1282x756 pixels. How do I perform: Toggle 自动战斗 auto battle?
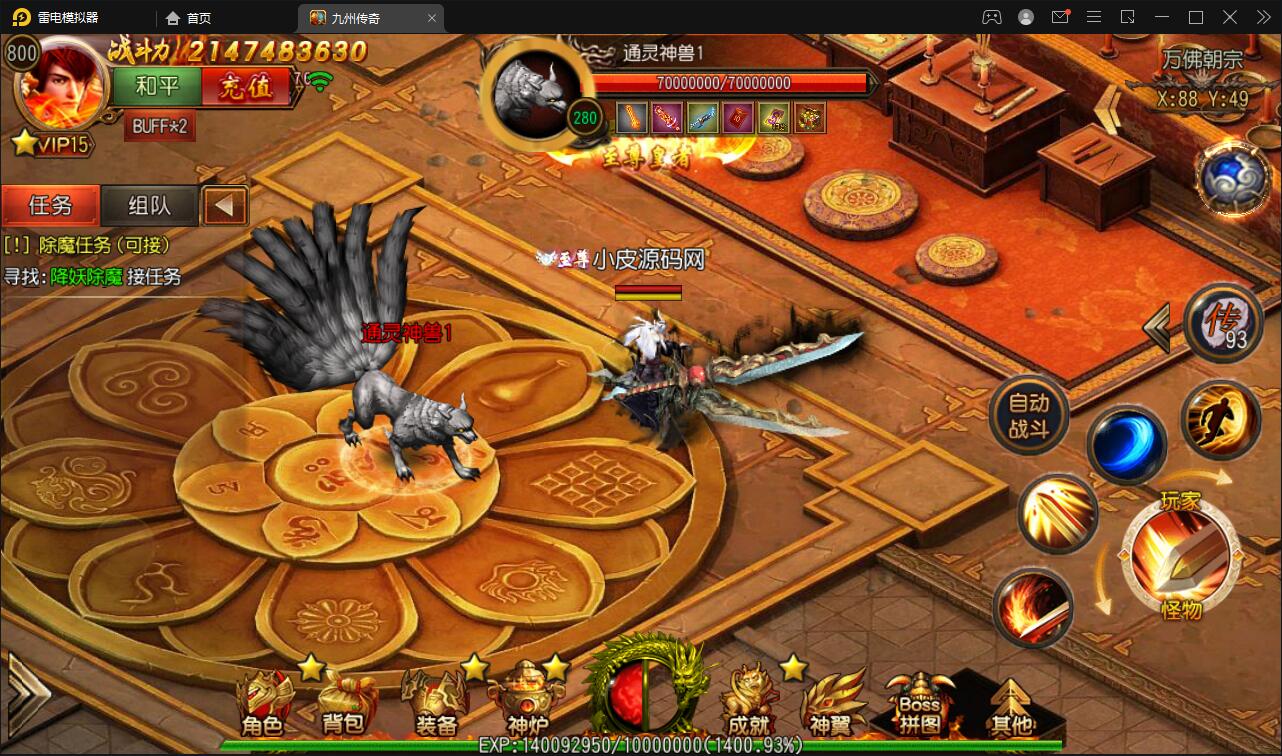tap(1029, 415)
